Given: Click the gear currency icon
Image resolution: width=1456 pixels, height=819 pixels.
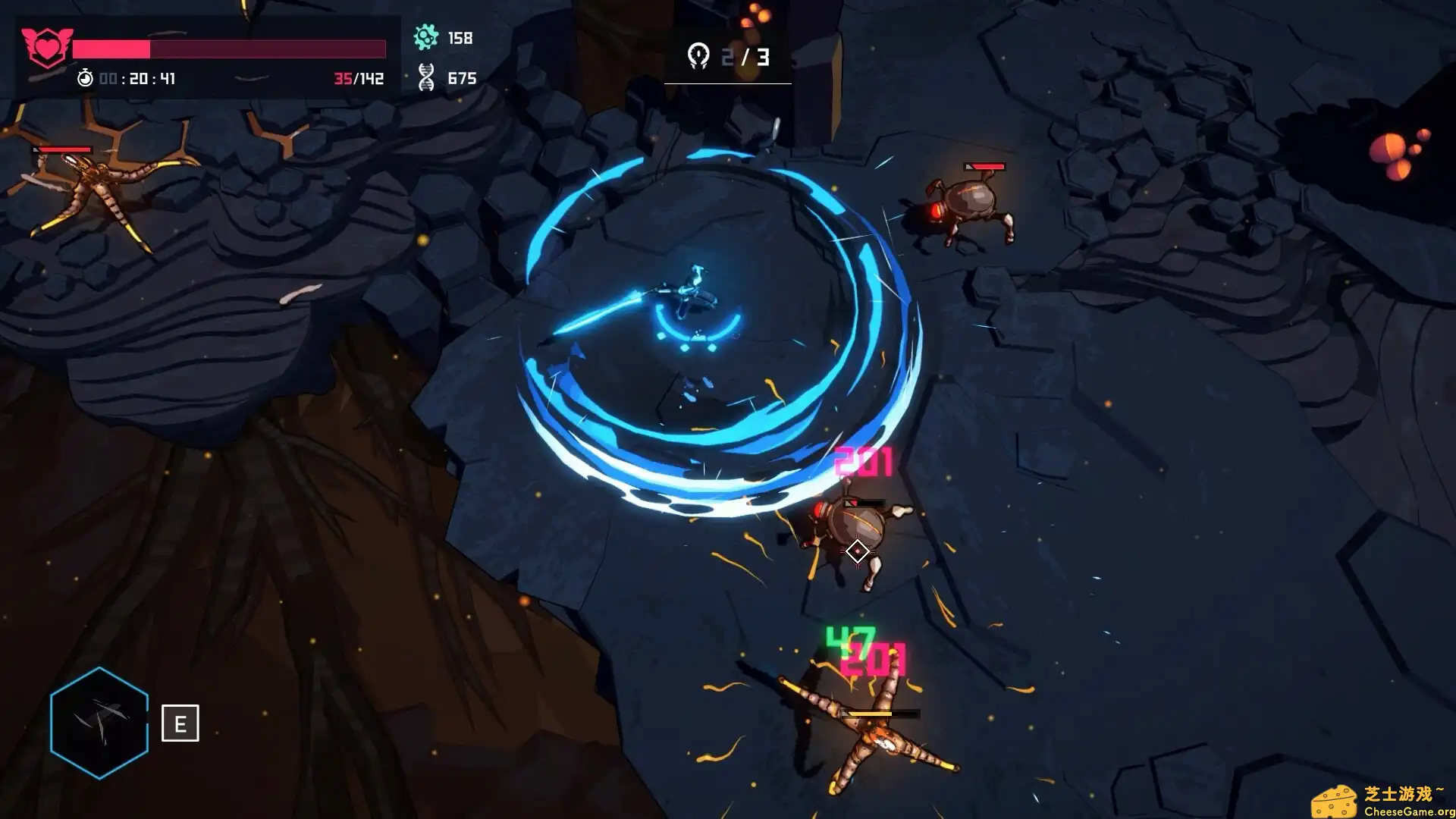Looking at the screenshot, I should tap(426, 37).
